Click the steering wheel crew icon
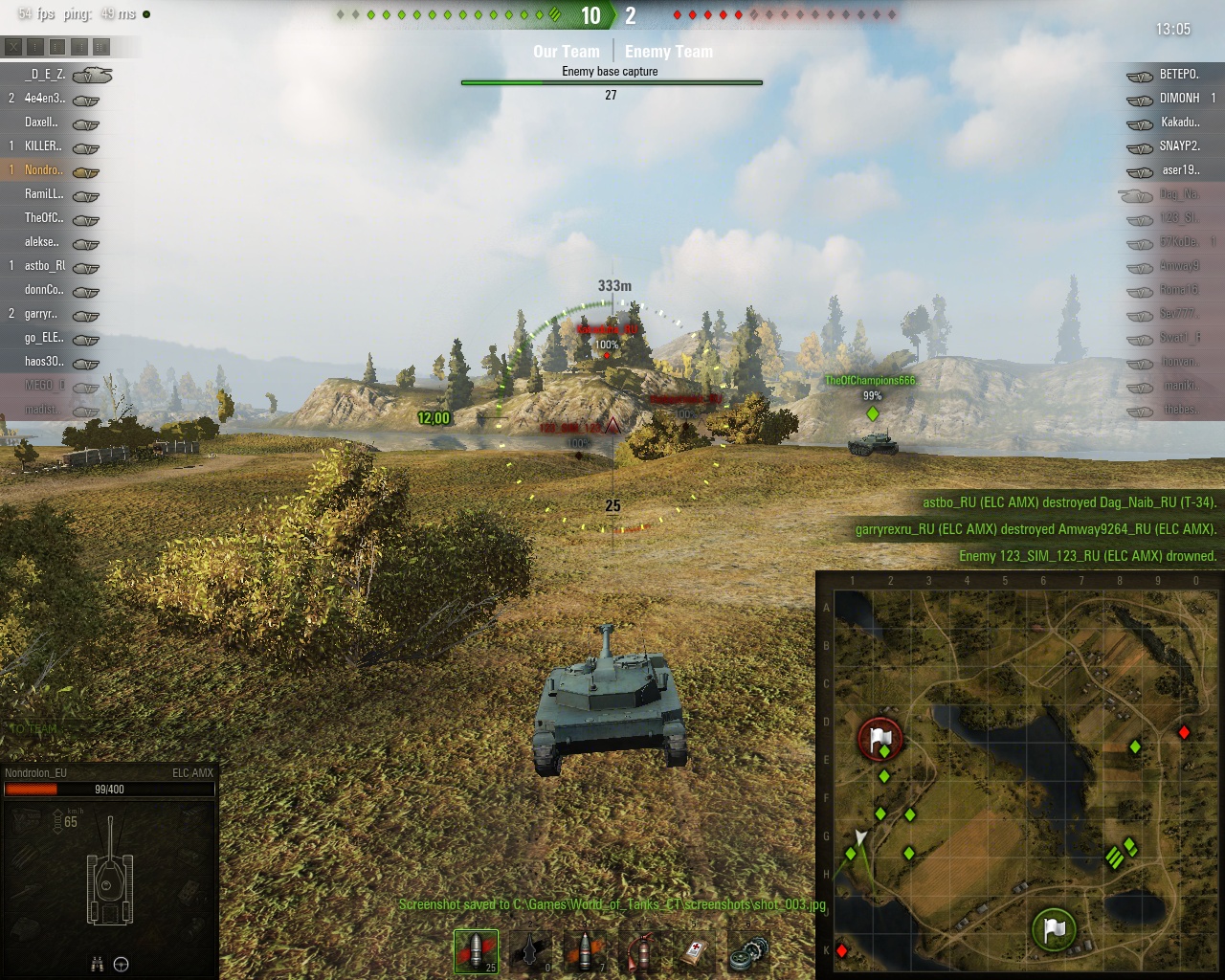The image size is (1225, 980). click(122, 965)
